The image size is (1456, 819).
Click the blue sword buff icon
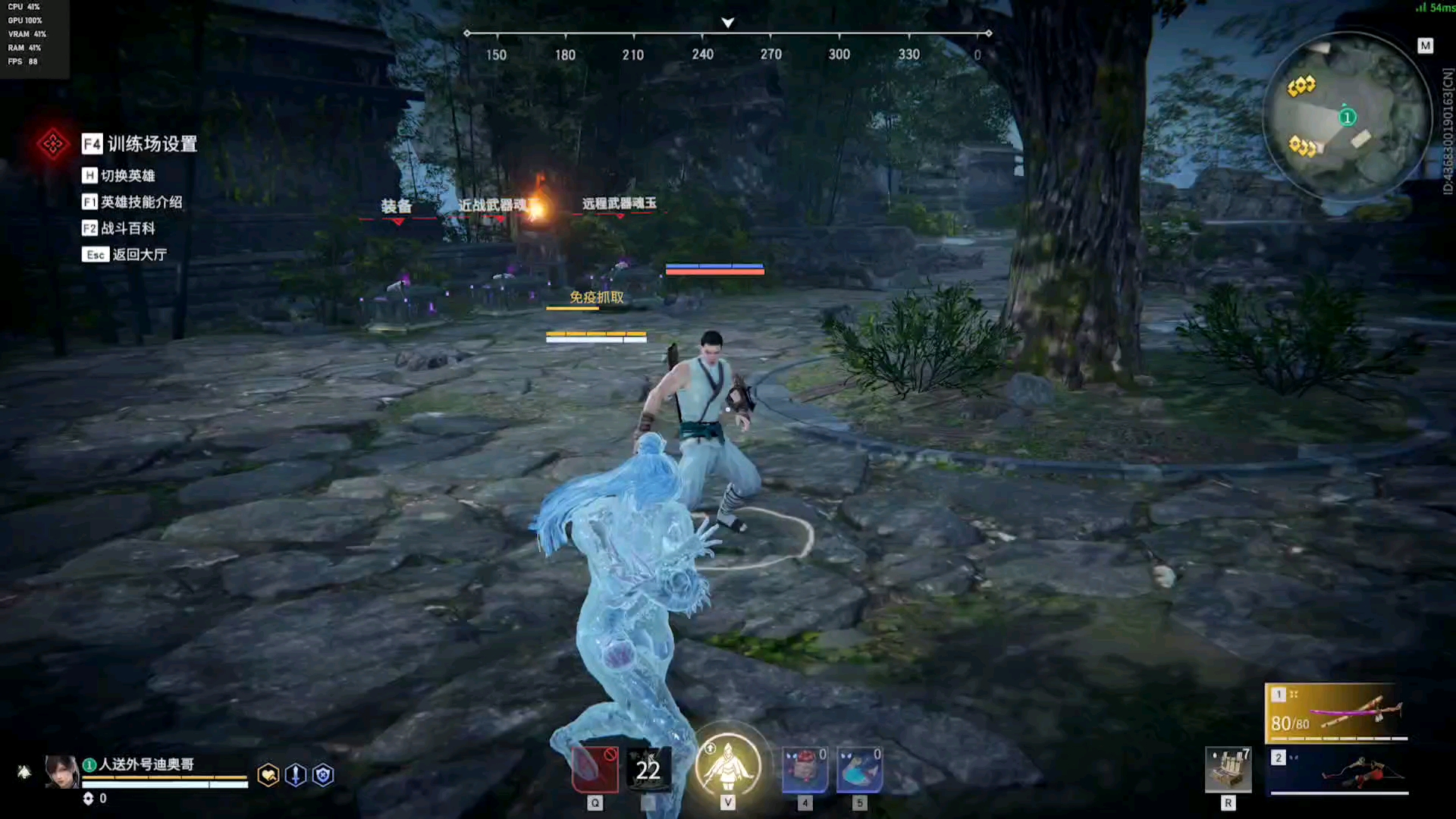pyautogui.click(x=296, y=775)
